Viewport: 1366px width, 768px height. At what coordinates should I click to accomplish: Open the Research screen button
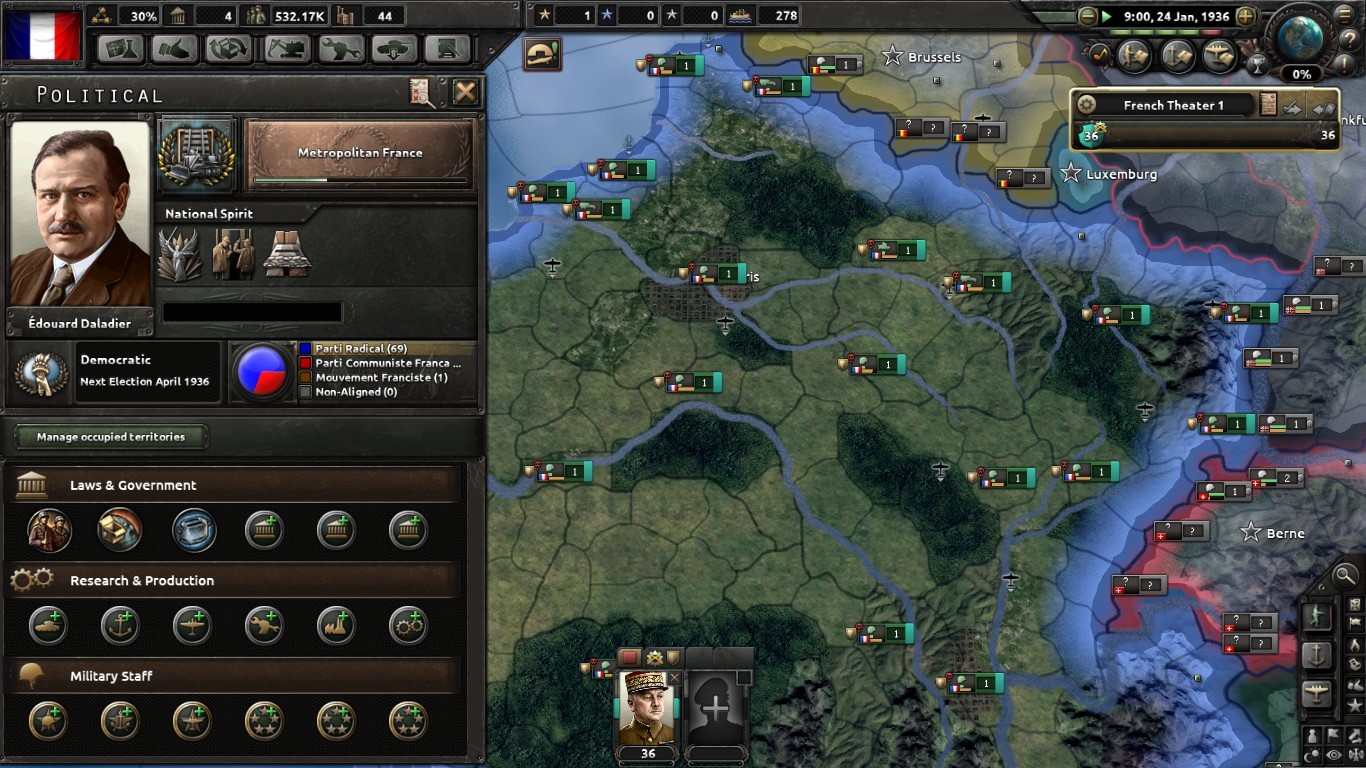[120, 49]
